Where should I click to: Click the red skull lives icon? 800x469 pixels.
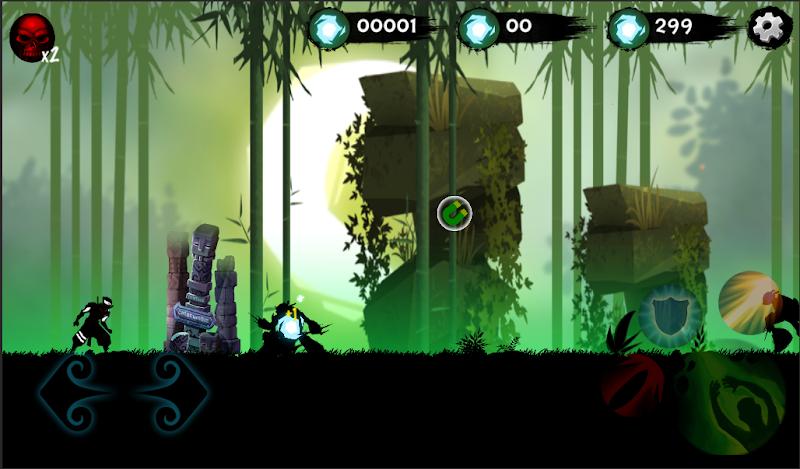click(x=29, y=36)
